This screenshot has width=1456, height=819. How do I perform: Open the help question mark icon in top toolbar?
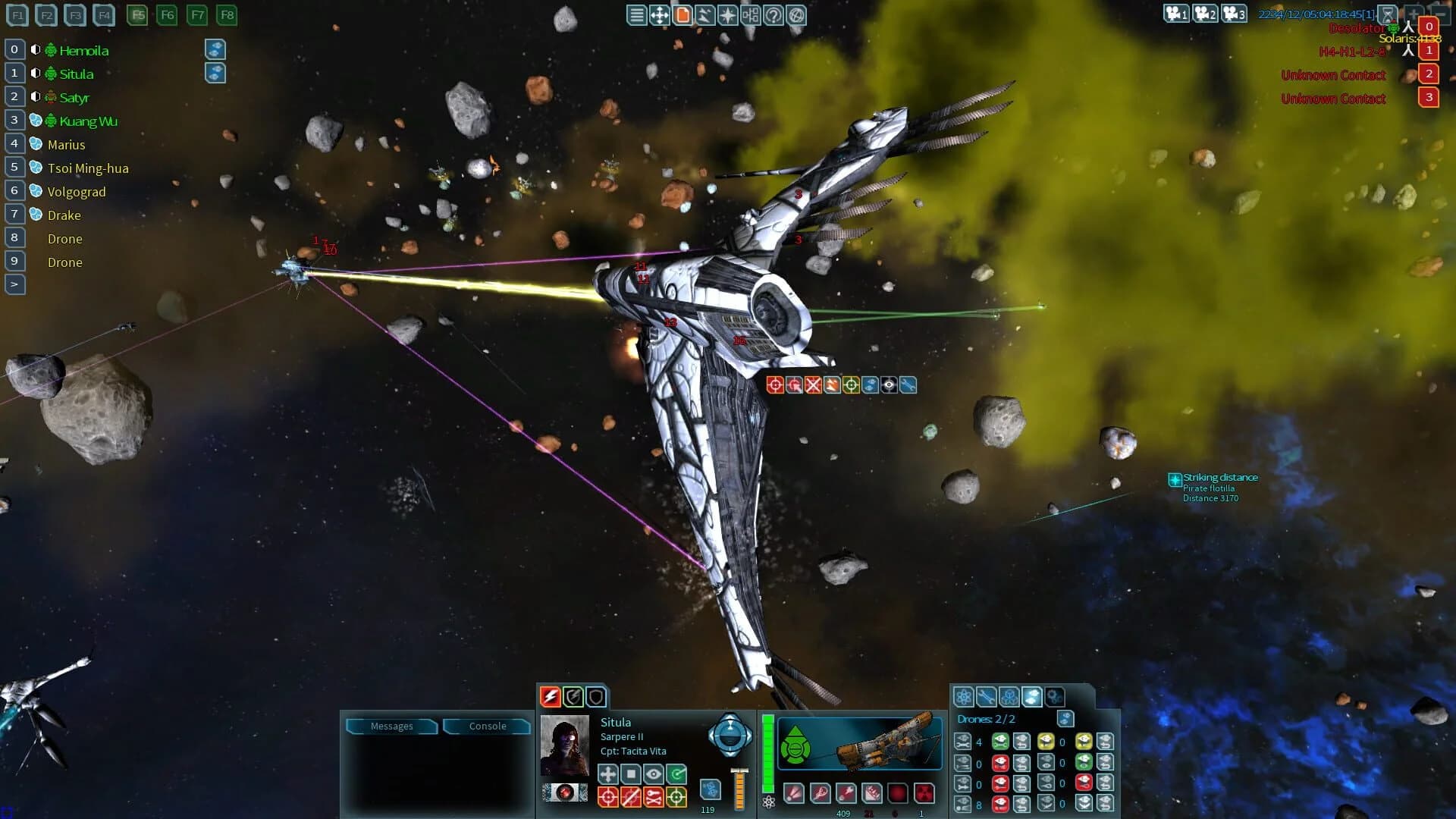pyautogui.click(x=773, y=14)
